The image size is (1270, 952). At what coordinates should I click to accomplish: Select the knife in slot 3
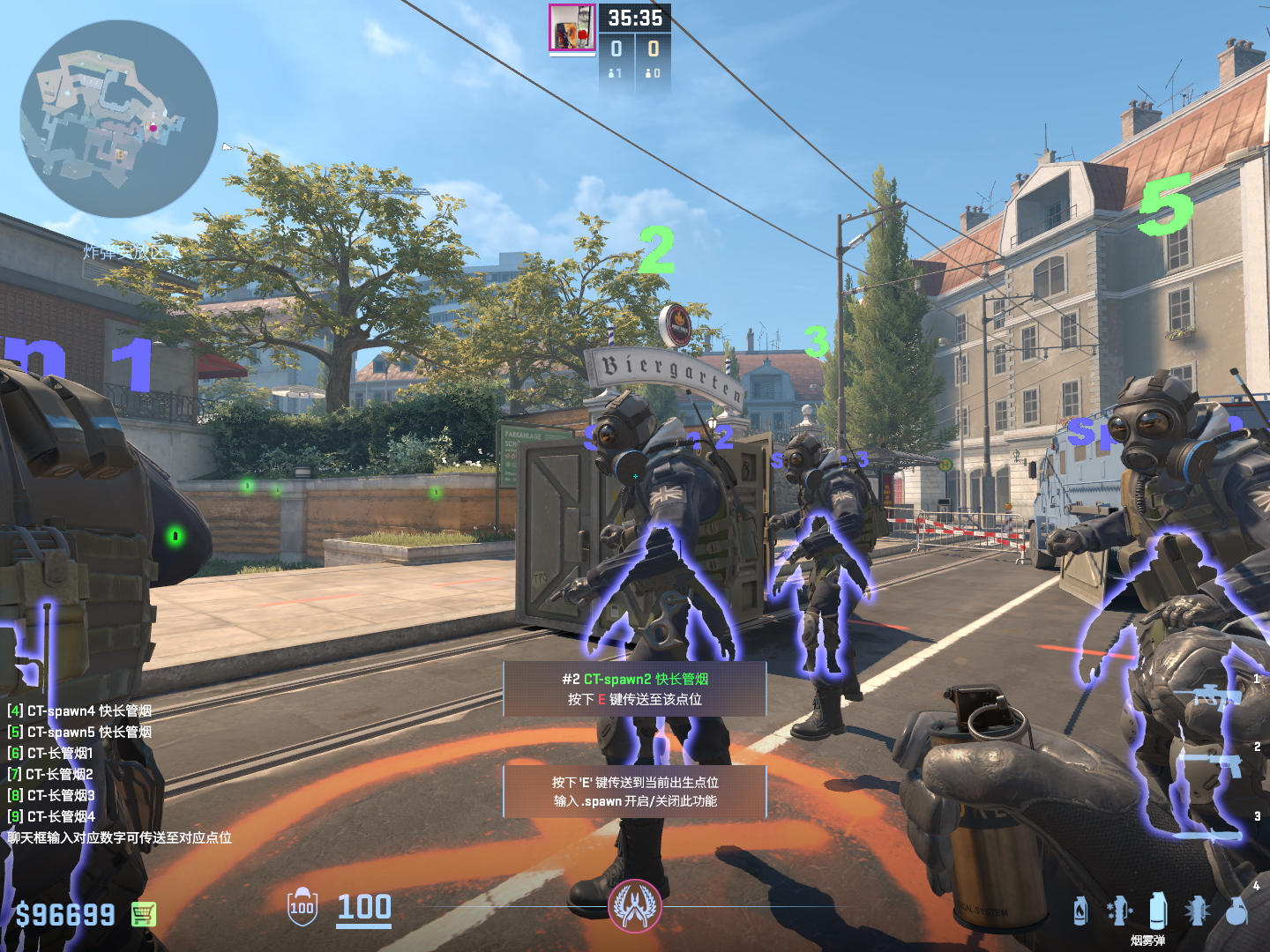[x=1208, y=834]
